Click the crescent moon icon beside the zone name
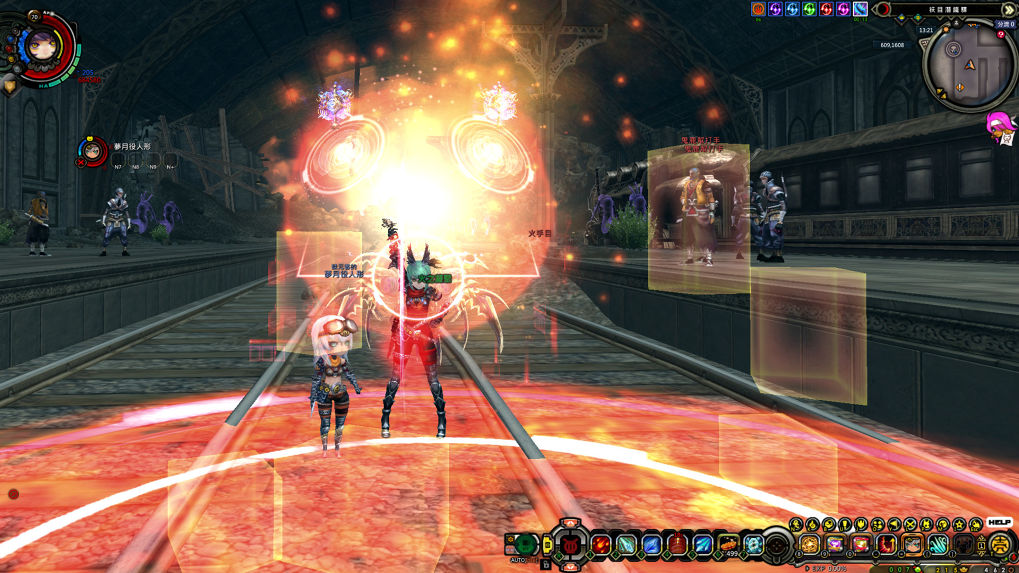 coord(883,9)
